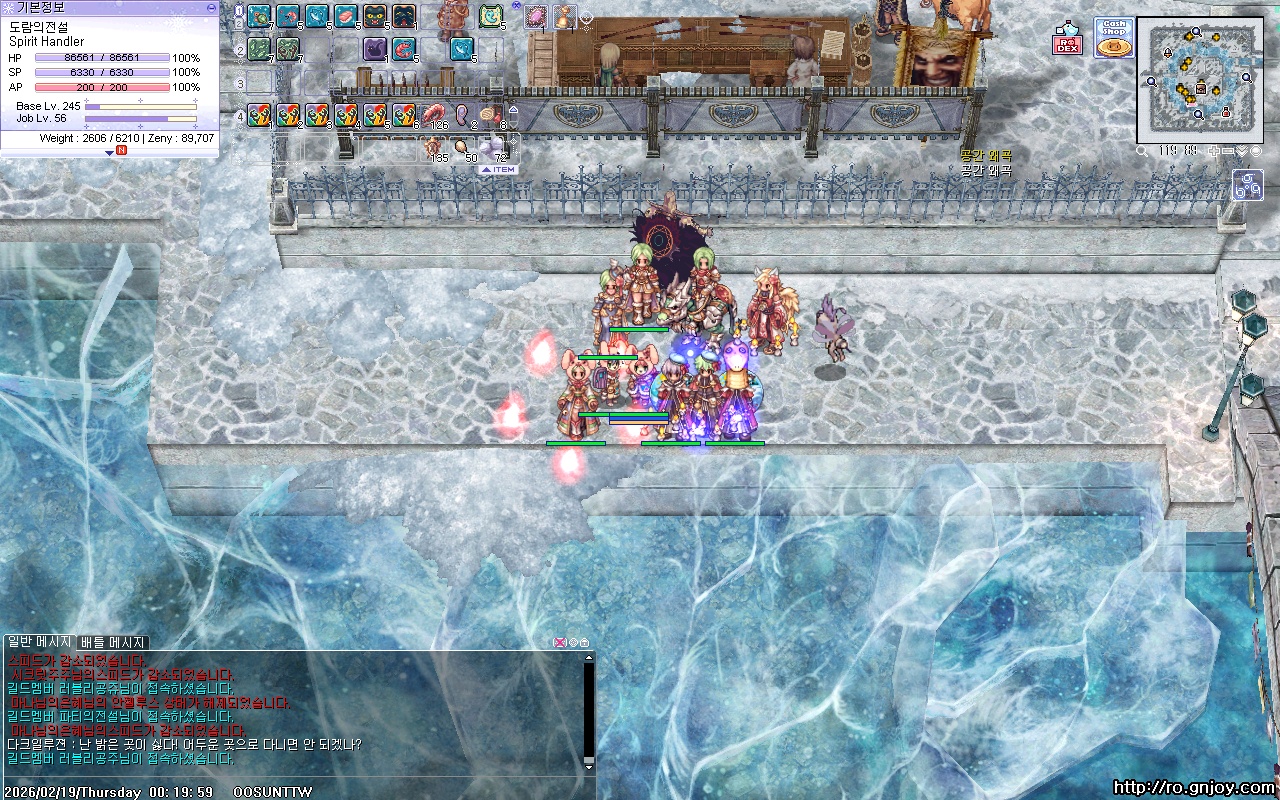The width and height of the screenshot is (1280, 800).
Task: Select the 일반 메시지 chat tab
Action: (39, 642)
